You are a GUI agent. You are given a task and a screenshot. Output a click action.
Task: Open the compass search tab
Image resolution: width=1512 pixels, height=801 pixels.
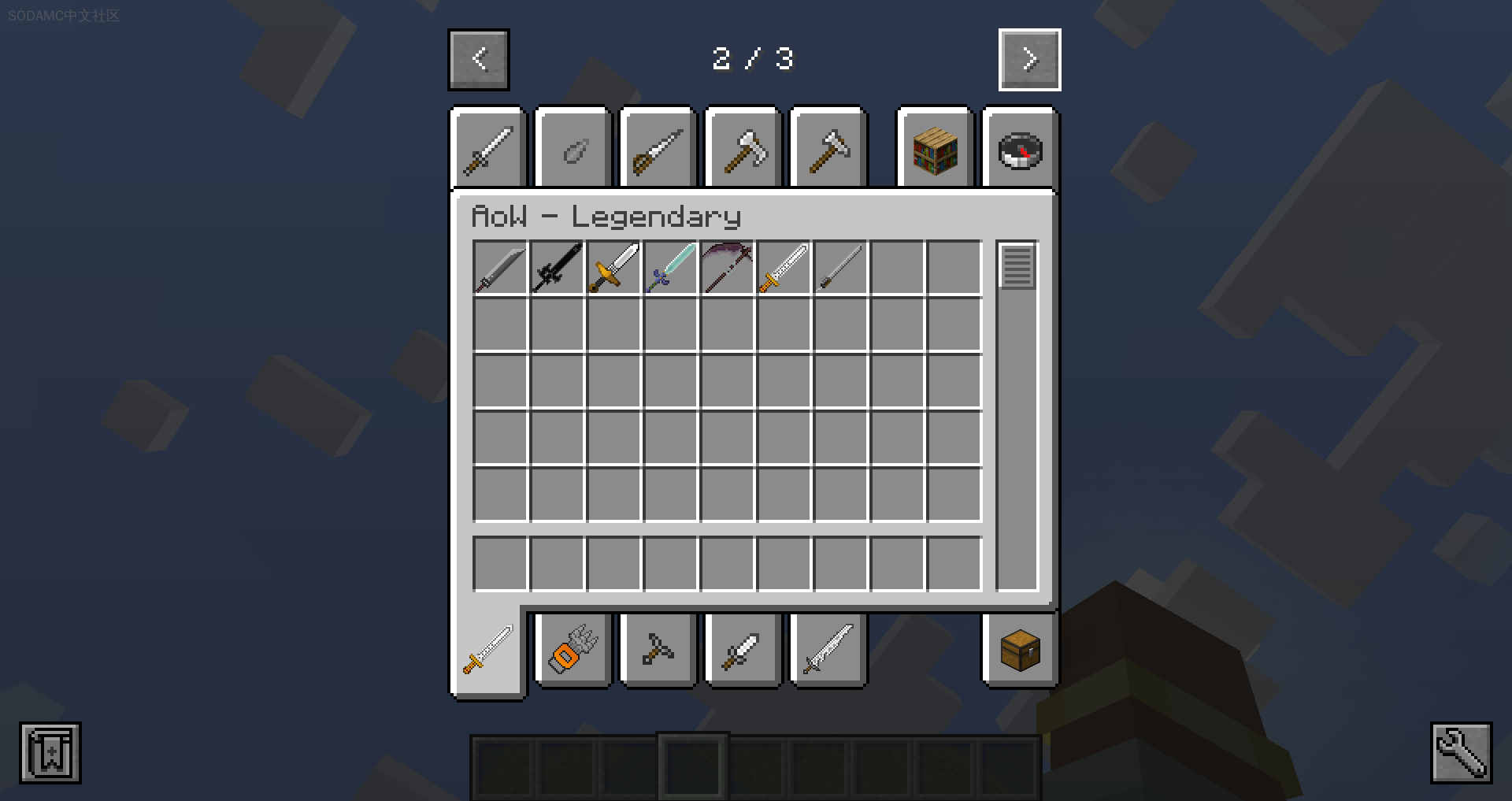click(x=1020, y=150)
